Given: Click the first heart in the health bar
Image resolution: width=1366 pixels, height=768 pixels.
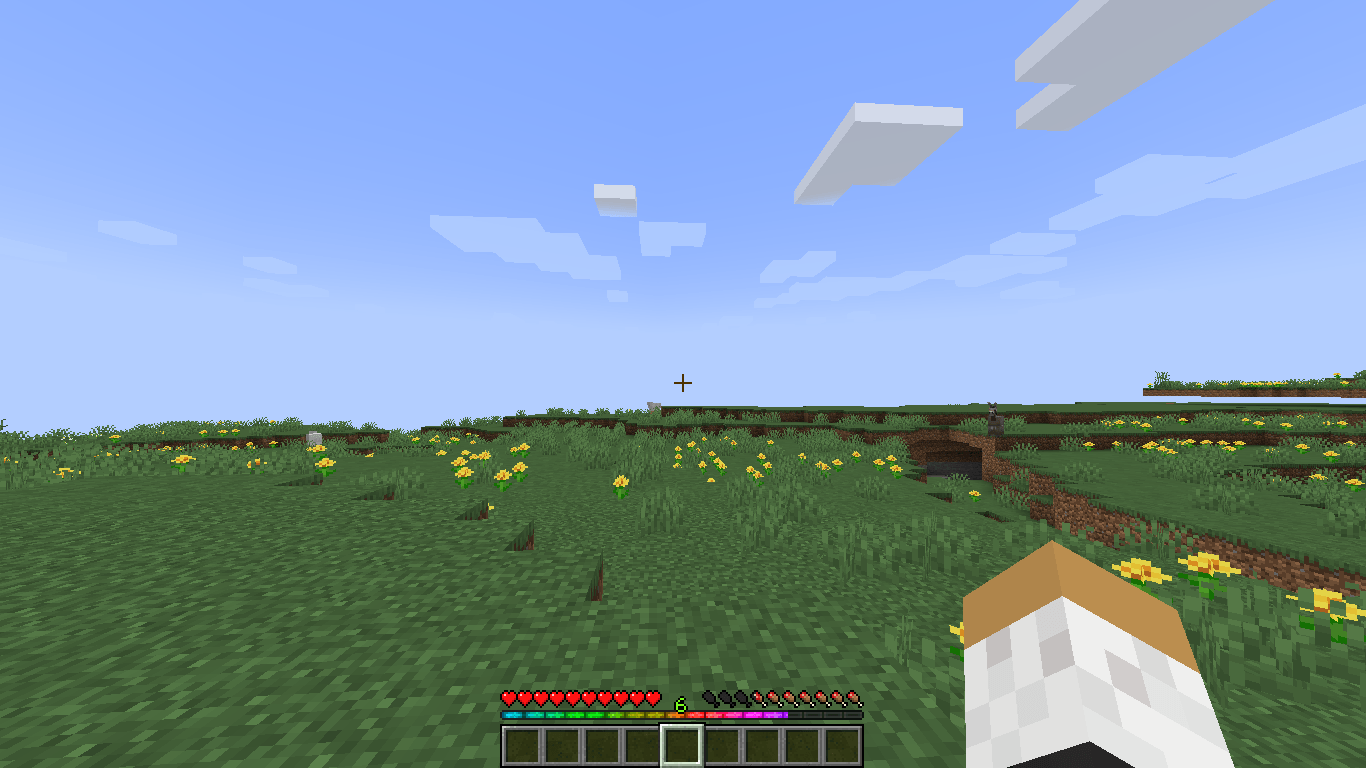Looking at the screenshot, I should [507, 700].
